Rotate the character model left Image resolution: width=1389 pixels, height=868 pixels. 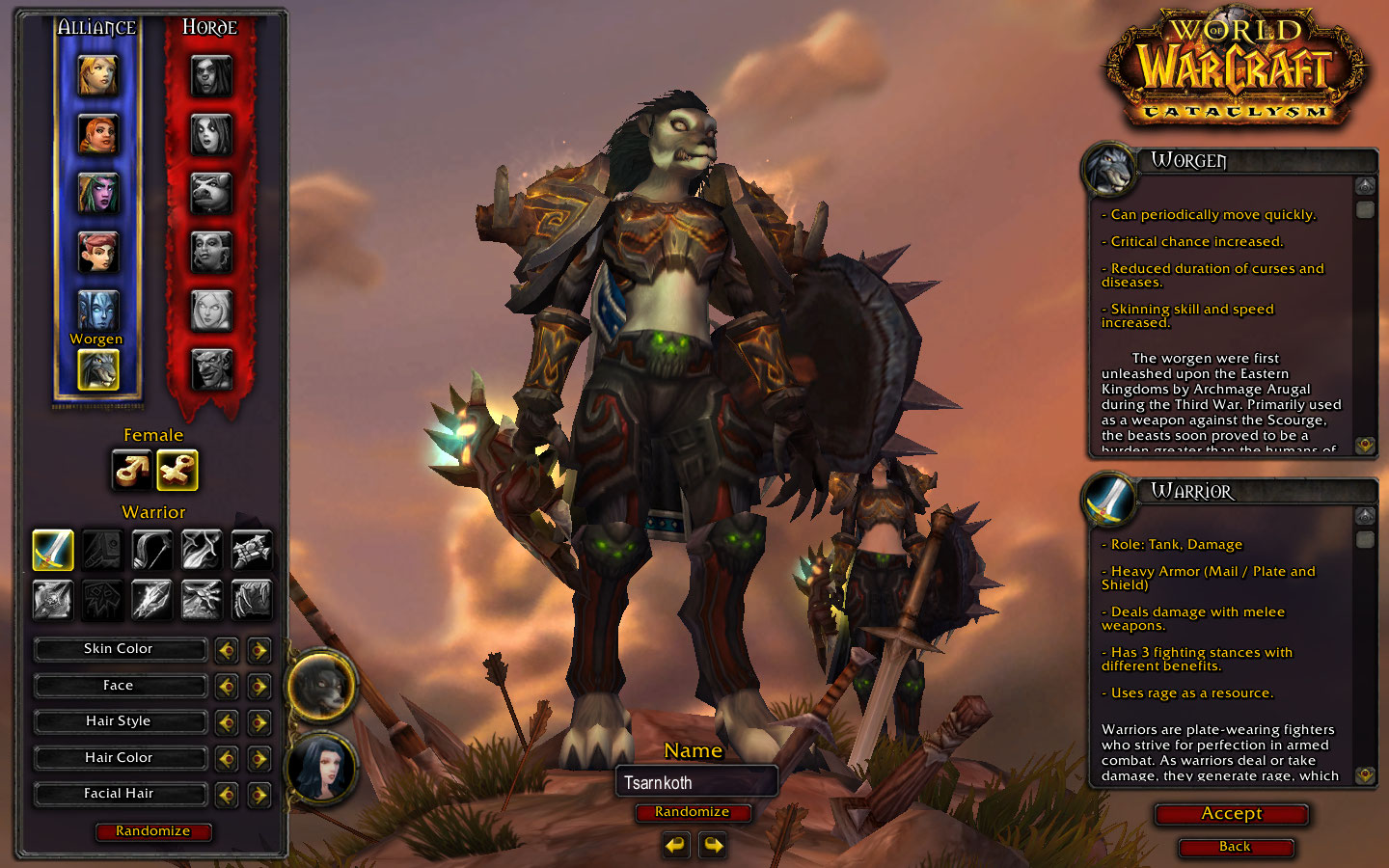pos(676,846)
